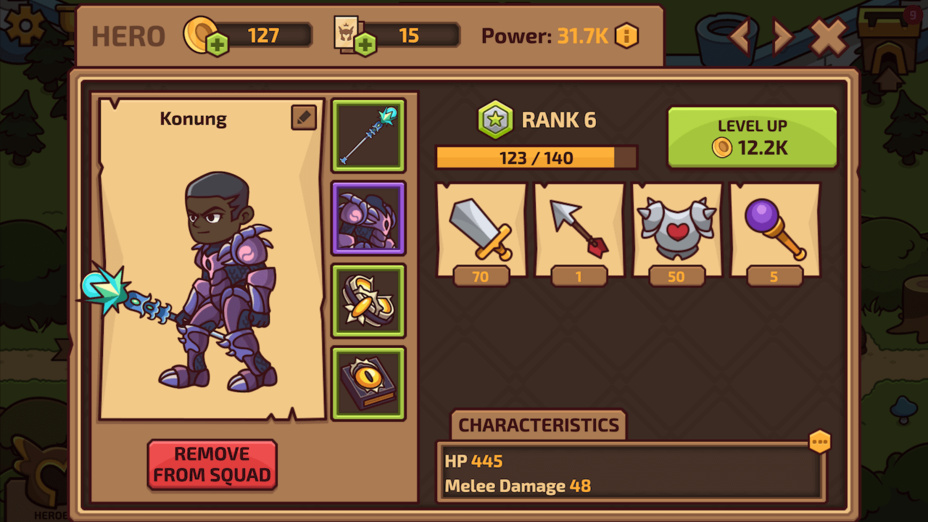928x522 pixels.
Task: Choose the arrow ranged skill card
Action: coord(579,231)
